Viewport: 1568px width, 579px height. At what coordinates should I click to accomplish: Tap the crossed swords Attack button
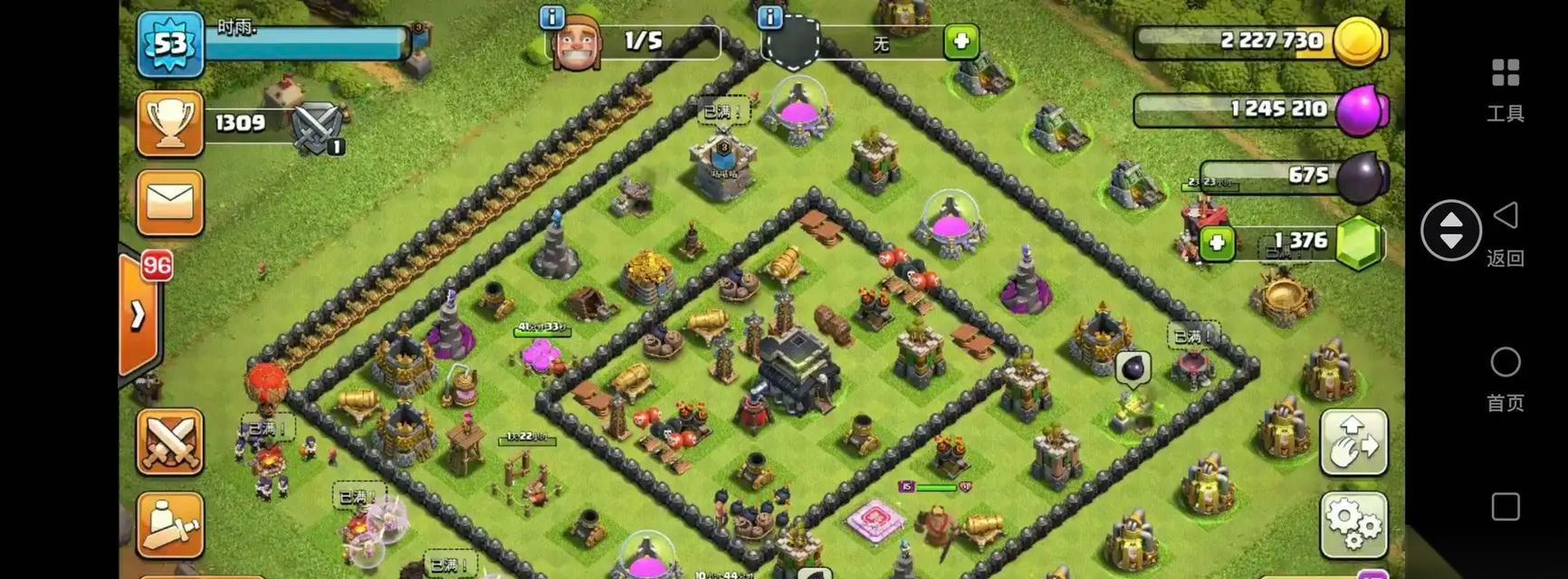point(169,441)
